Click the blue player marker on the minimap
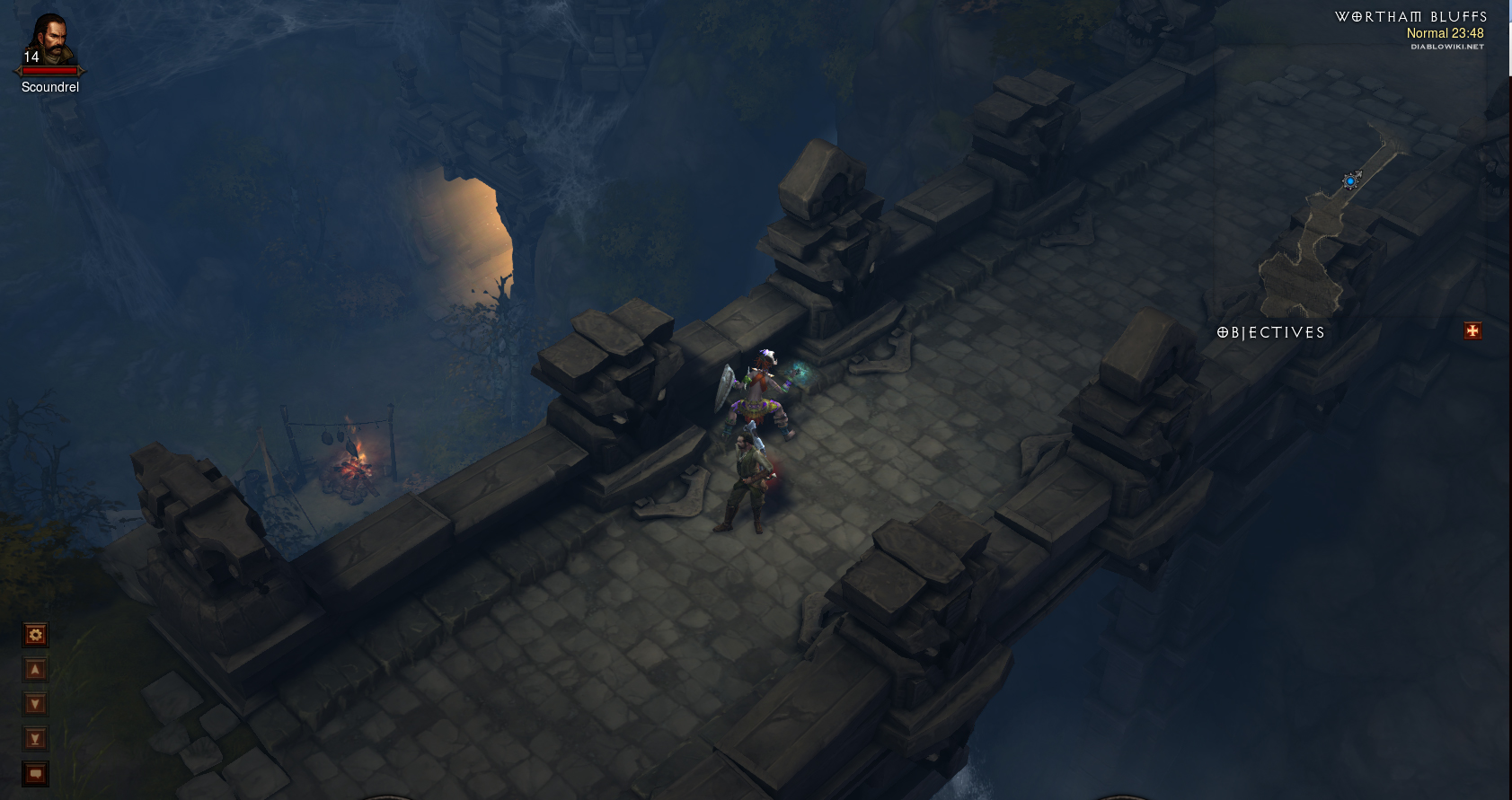This screenshot has width=1512, height=800. (x=1349, y=181)
